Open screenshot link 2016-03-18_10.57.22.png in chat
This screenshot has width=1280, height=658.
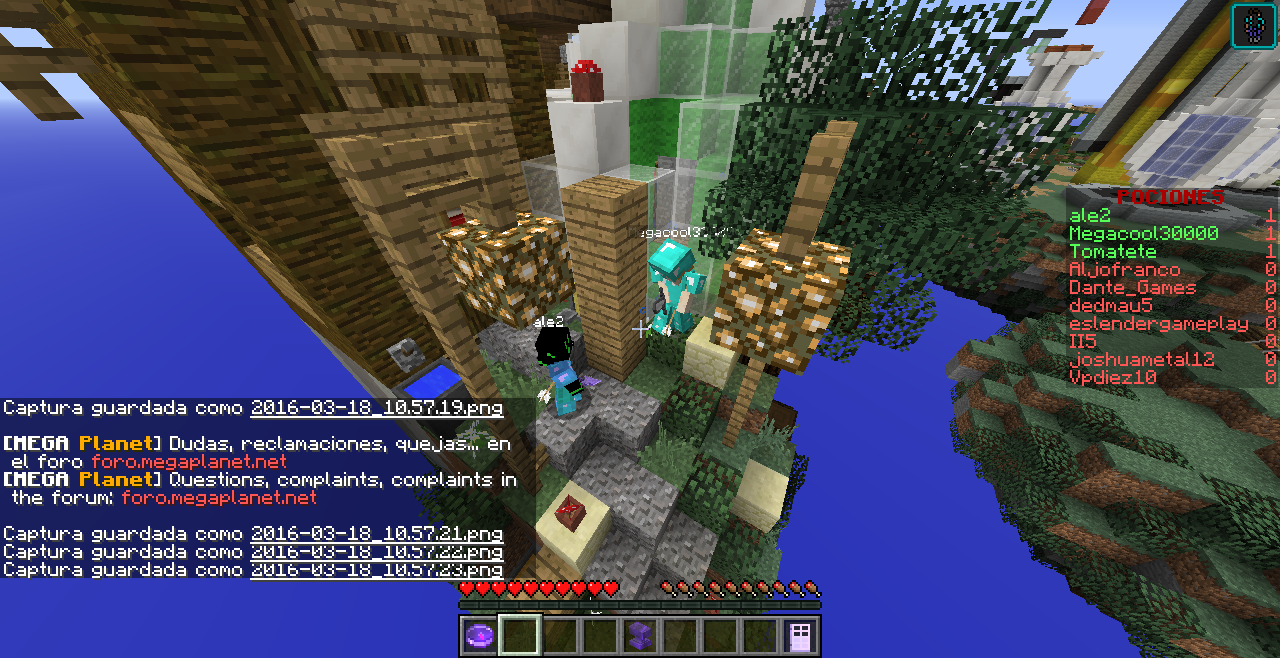click(376, 552)
